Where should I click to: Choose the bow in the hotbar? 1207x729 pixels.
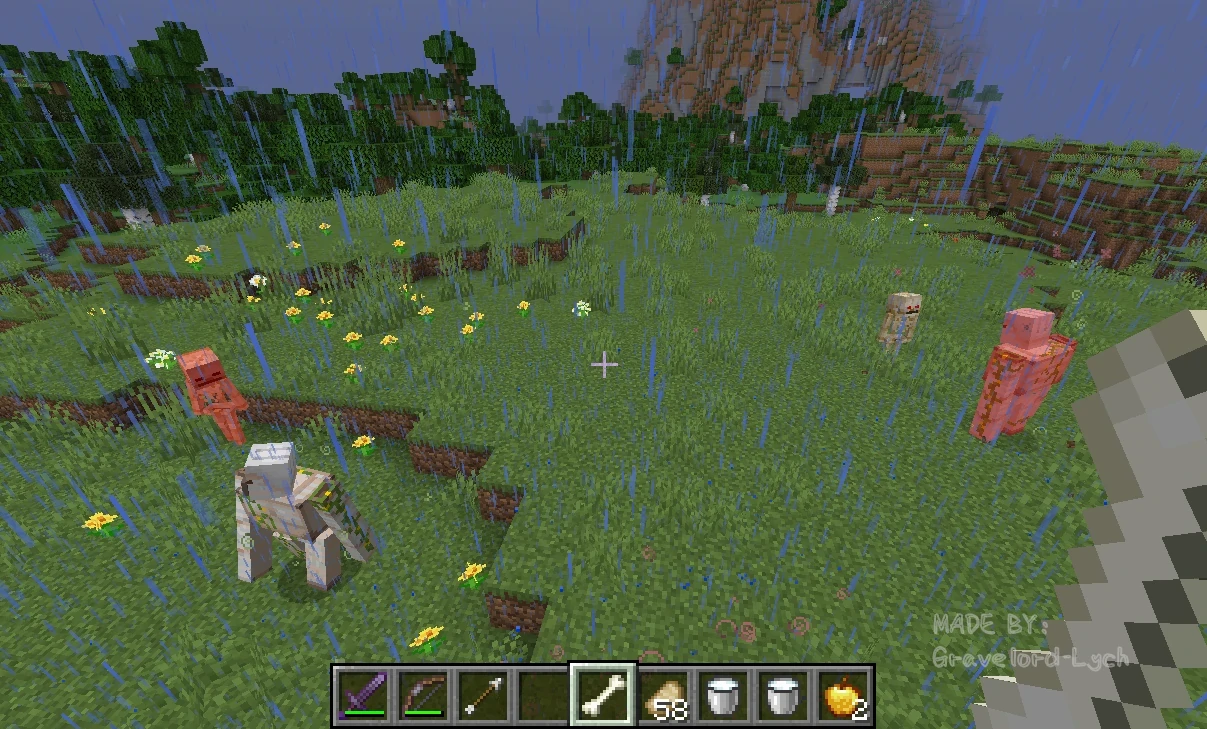click(x=422, y=694)
